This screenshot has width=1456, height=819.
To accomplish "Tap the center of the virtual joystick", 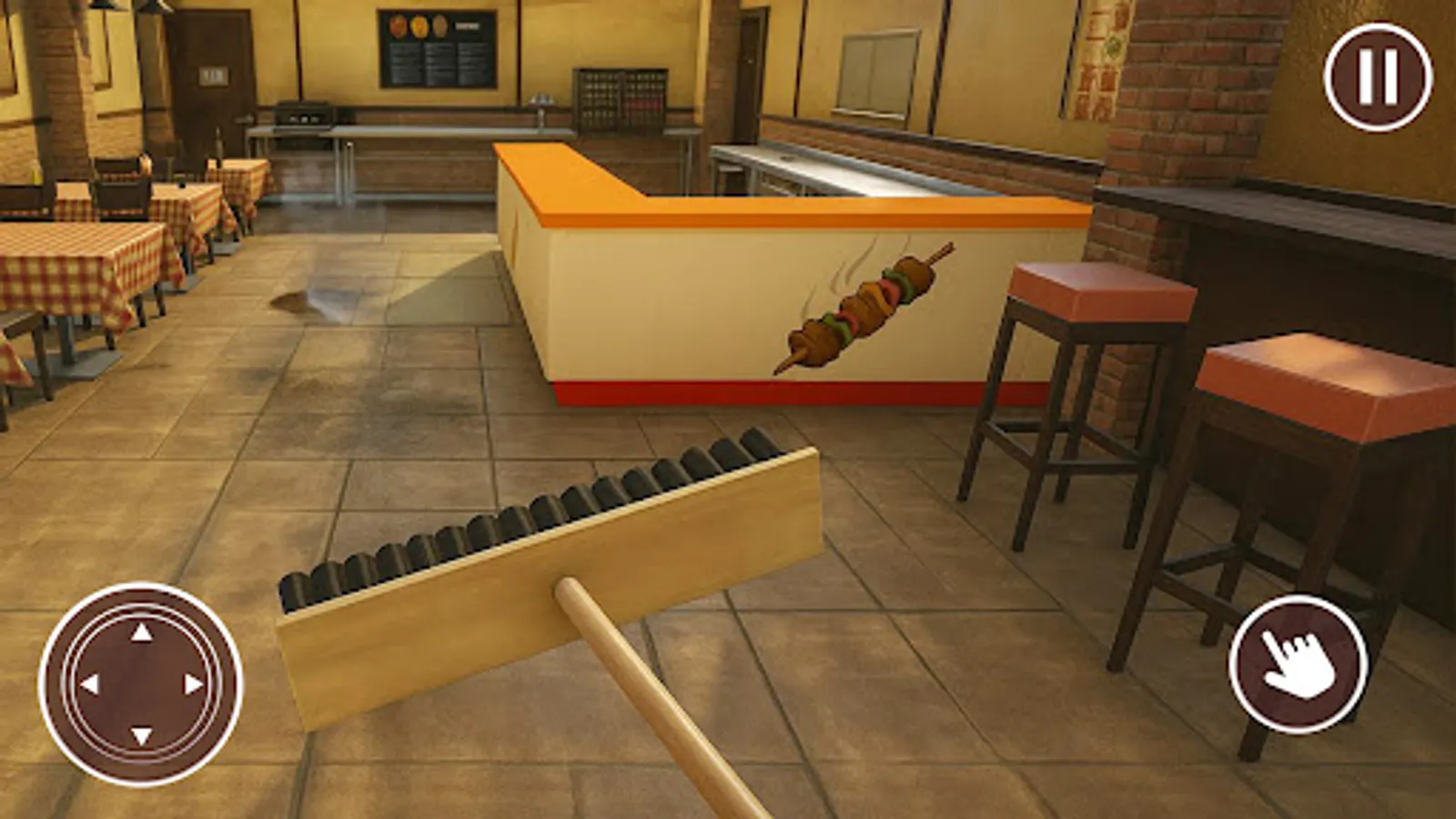I will tap(141, 682).
